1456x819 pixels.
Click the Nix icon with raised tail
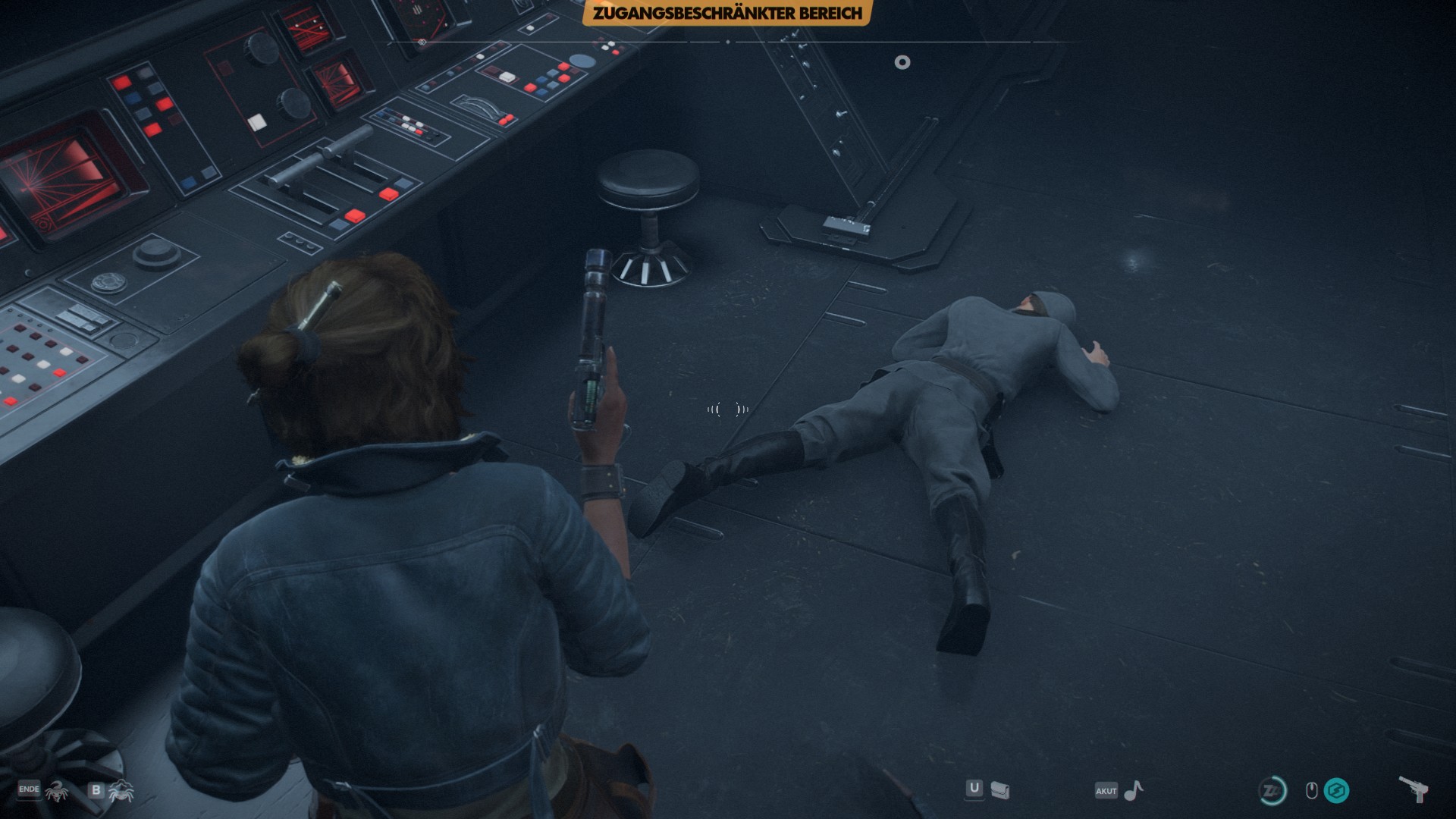click(58, 791)
